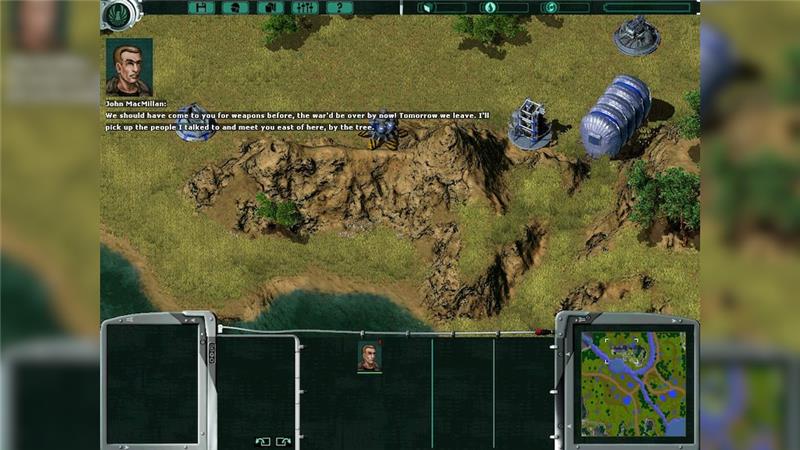
Task: Click the minimap to move the view
Action: pyautogui.click(x=627, y=384)
